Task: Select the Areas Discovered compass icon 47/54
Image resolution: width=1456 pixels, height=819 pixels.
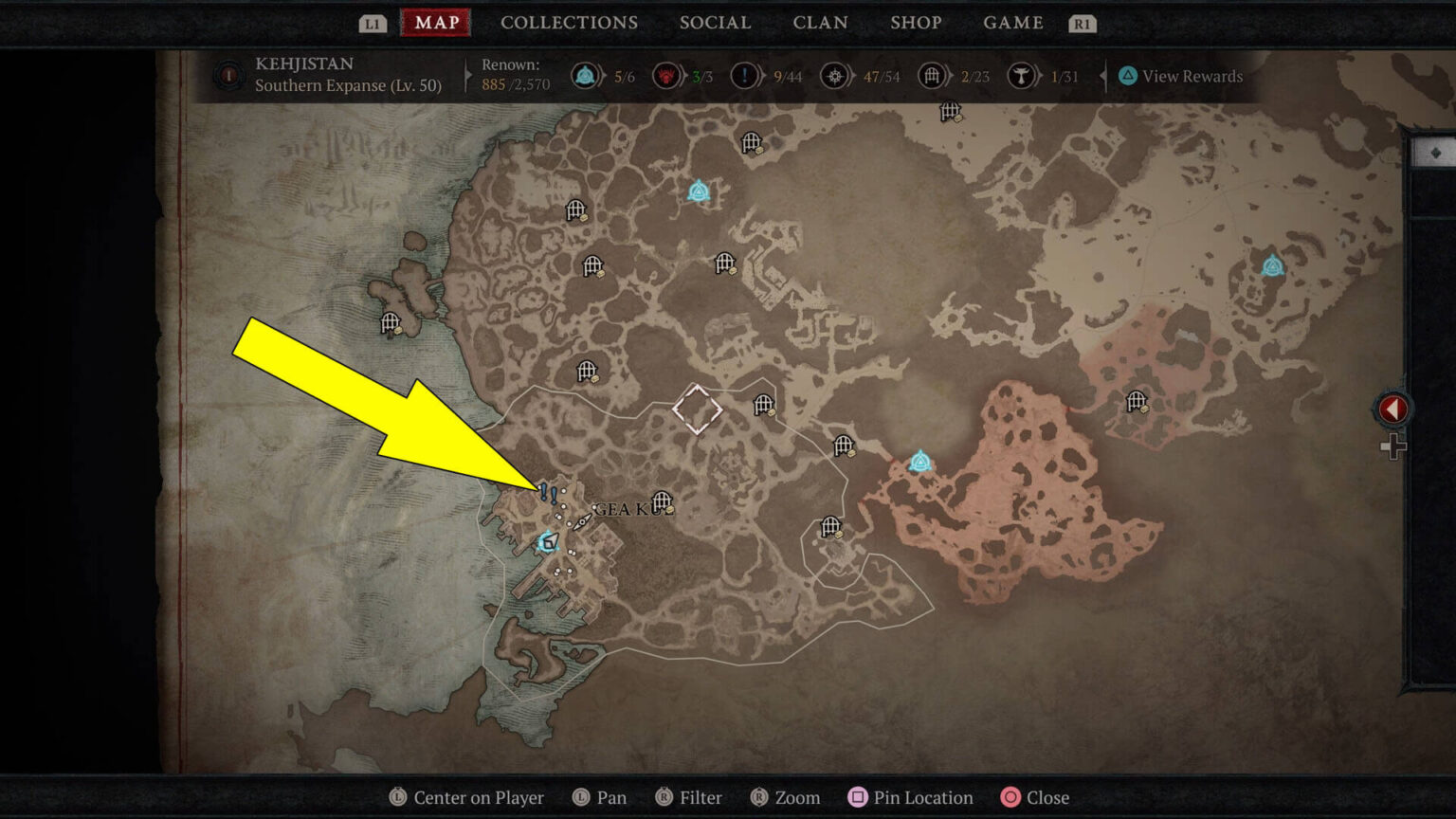Action: point(835,76)
